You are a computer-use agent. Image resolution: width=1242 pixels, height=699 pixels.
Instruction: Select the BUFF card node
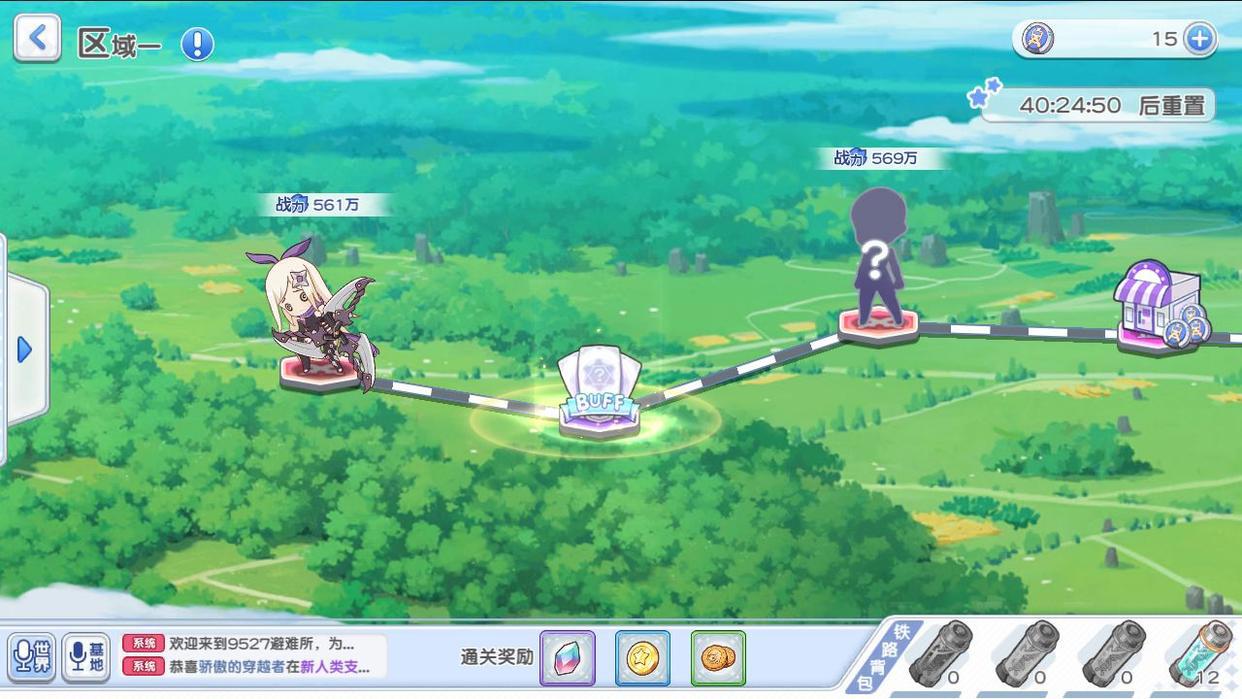pyautogui.click(x=599, y=394)
